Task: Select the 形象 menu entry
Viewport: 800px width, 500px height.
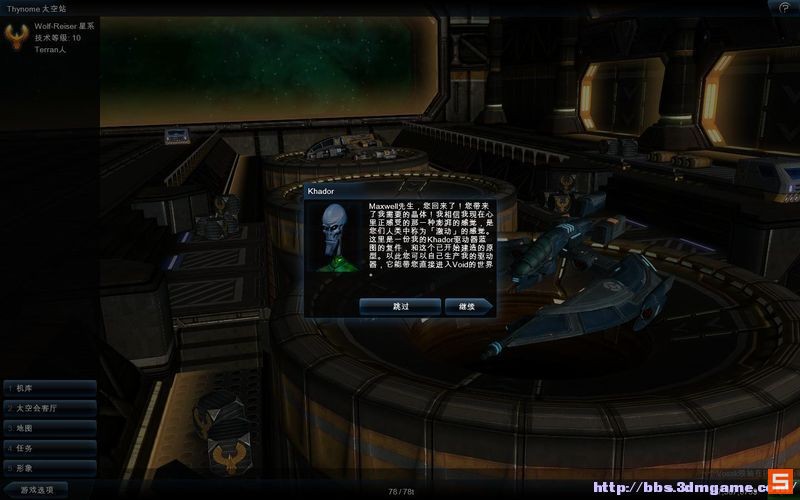Action: click(50, 467)
